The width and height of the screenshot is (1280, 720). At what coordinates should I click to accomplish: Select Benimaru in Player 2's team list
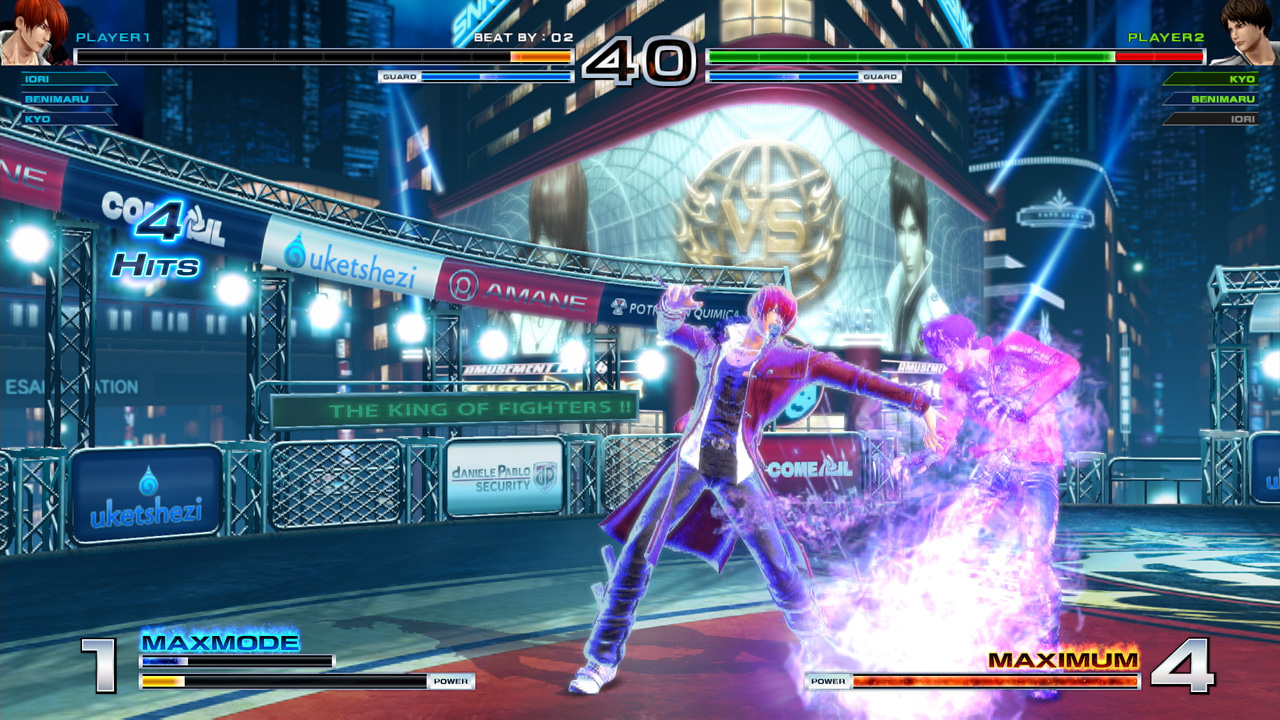click(1214, 99)
